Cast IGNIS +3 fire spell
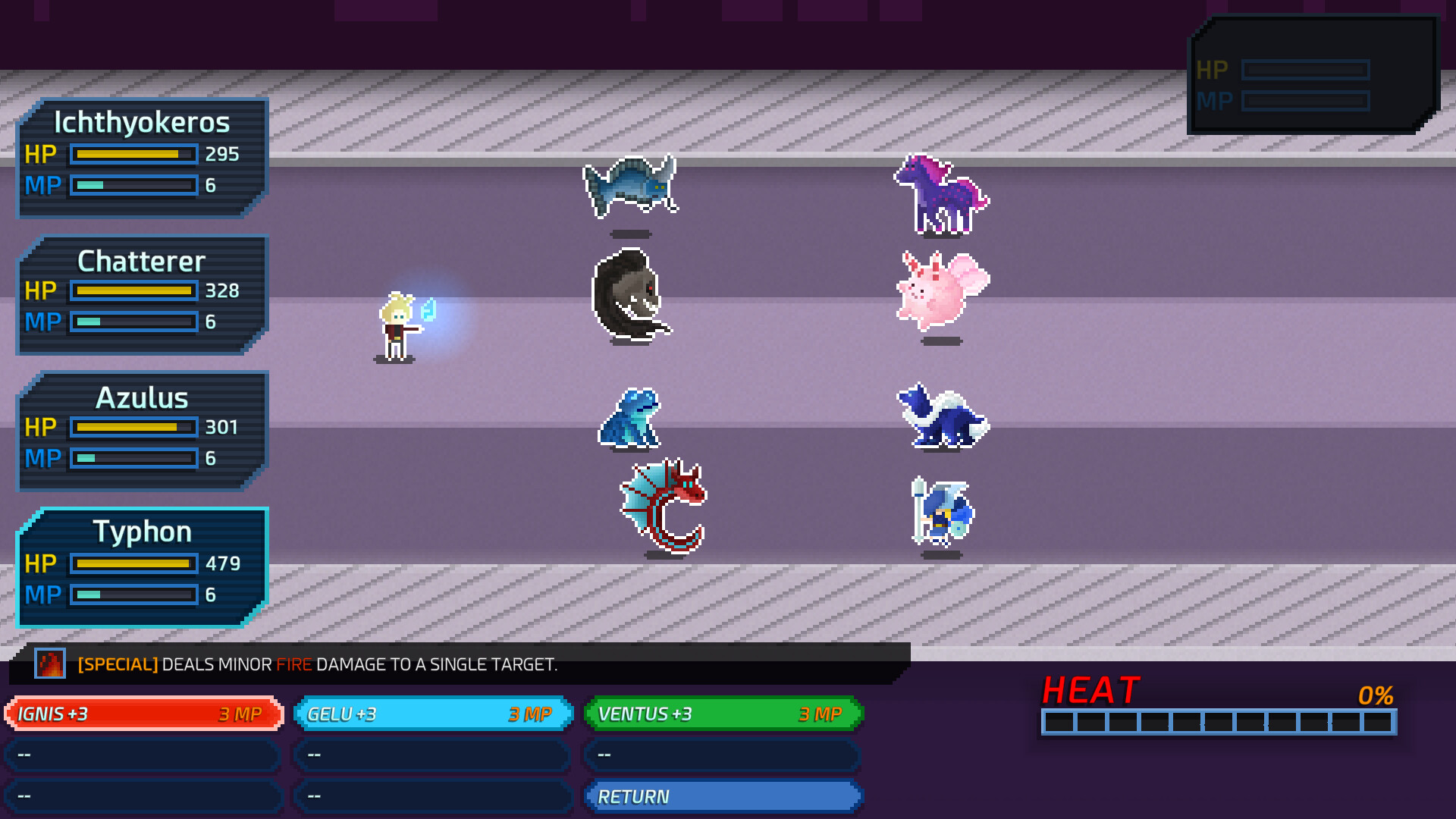Viewport: 1456px width, 819px height. pos(143,714)
